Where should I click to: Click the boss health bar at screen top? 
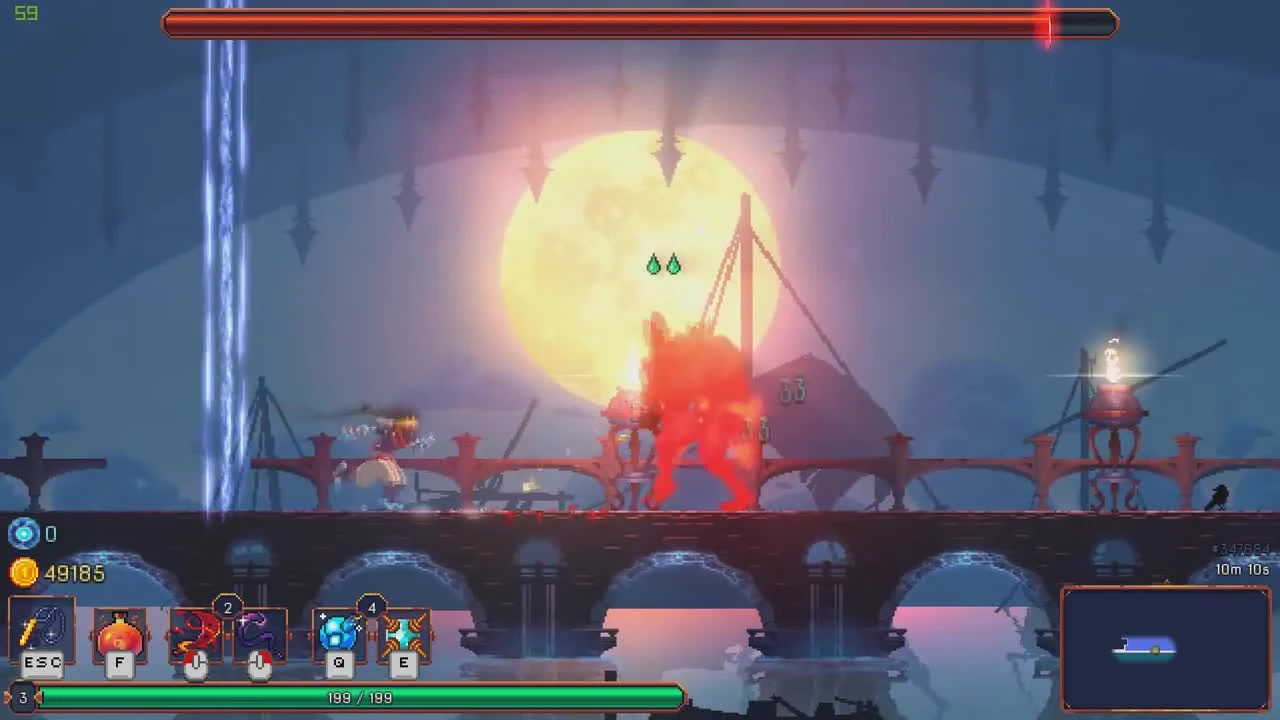pos(640,24)
